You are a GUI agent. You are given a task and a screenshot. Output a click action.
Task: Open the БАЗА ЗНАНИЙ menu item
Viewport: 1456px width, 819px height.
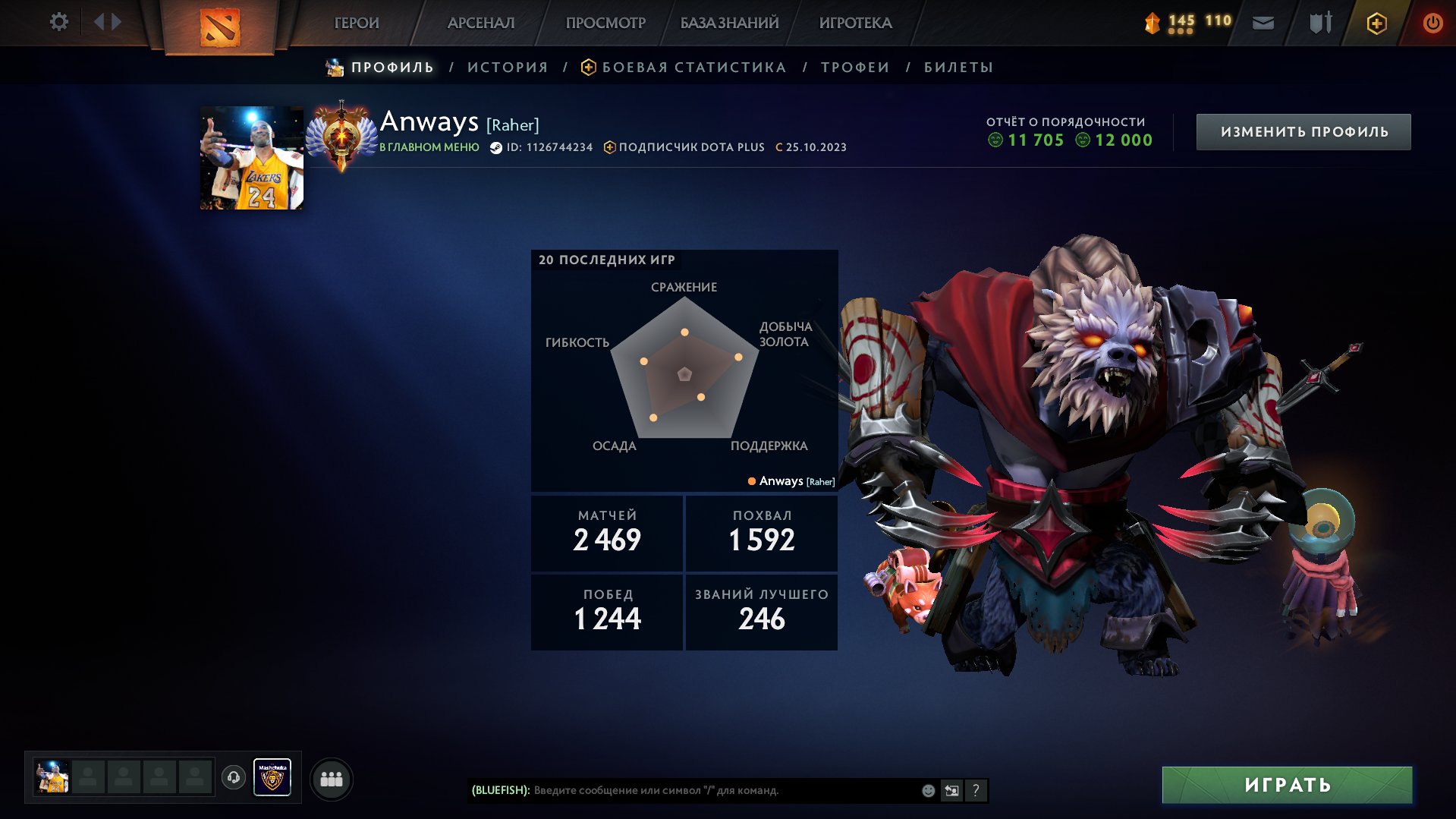point(728,23)
